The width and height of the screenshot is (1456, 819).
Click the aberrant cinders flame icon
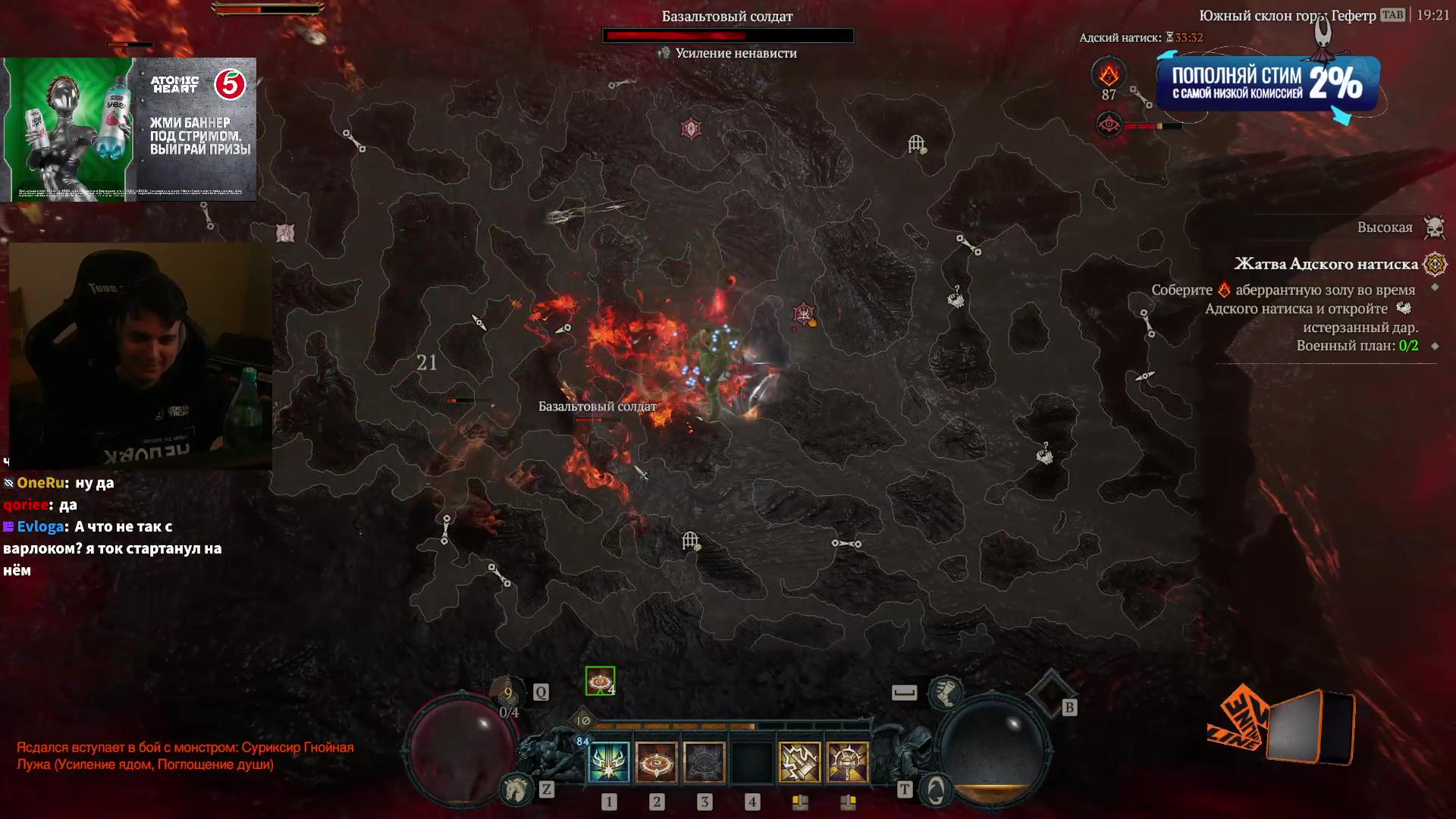pos(1109,74)
